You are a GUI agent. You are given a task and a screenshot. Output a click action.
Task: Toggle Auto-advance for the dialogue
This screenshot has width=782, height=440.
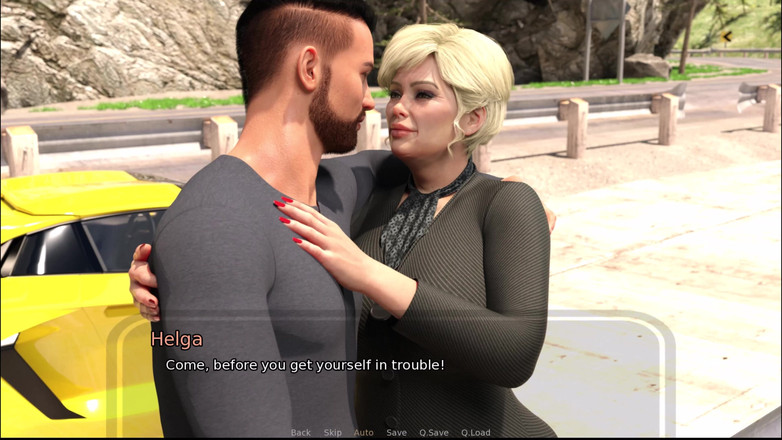click(x=363, y=432)
